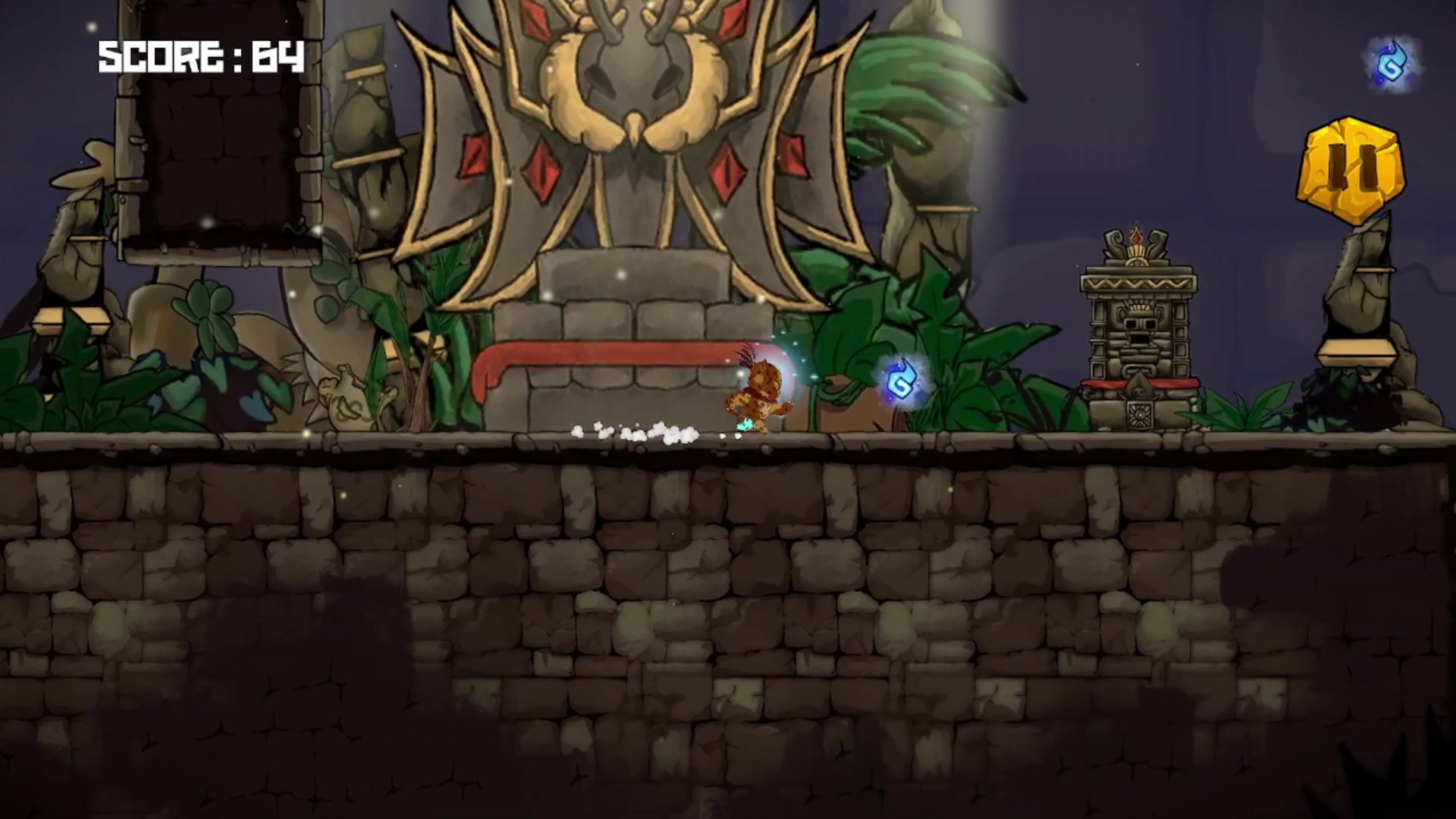
Task: Pause the game with the gold hexagon button
Action: tap(1351, 170)
